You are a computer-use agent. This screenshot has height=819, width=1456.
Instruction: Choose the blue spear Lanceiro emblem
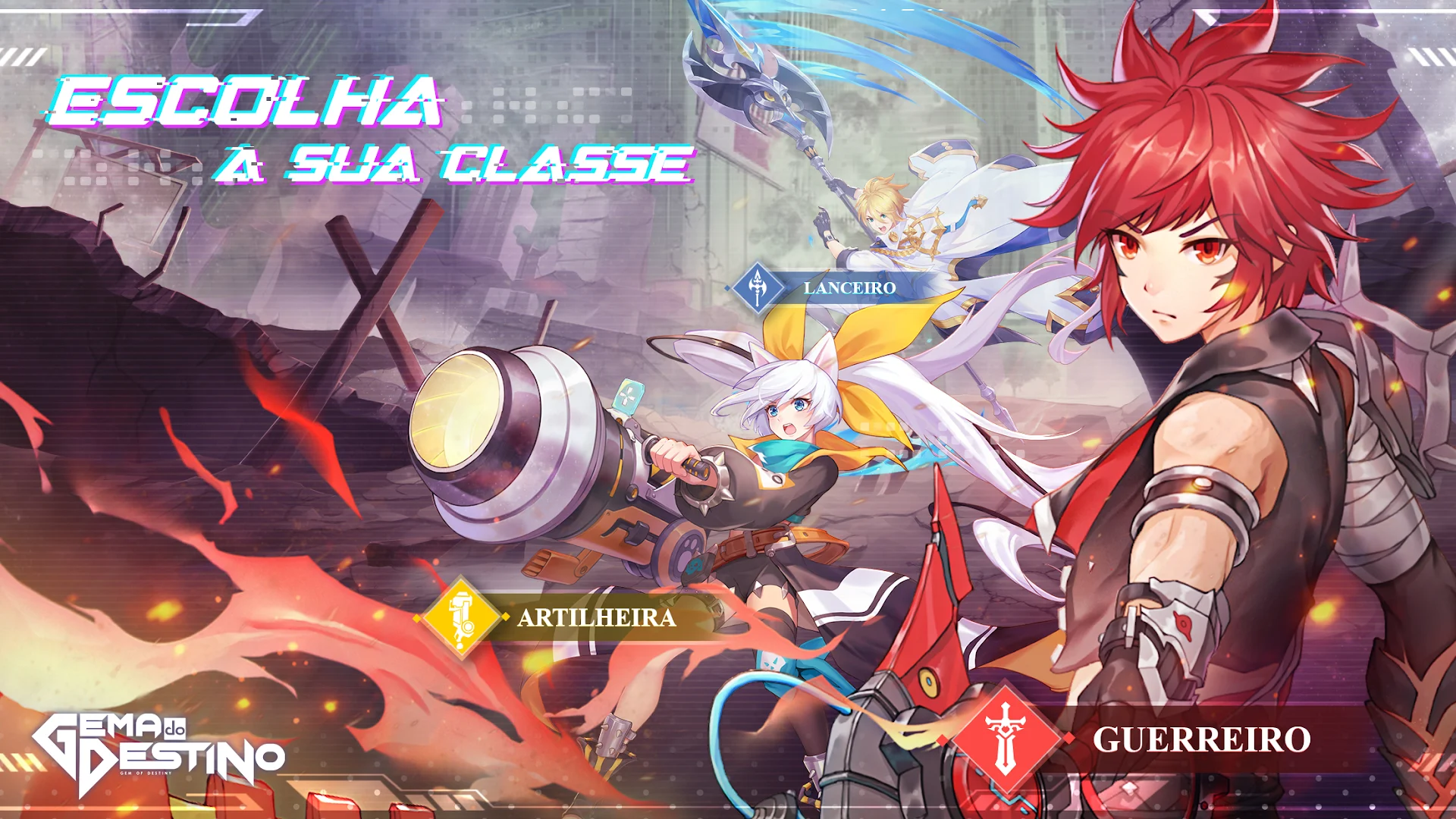(757, 287)
